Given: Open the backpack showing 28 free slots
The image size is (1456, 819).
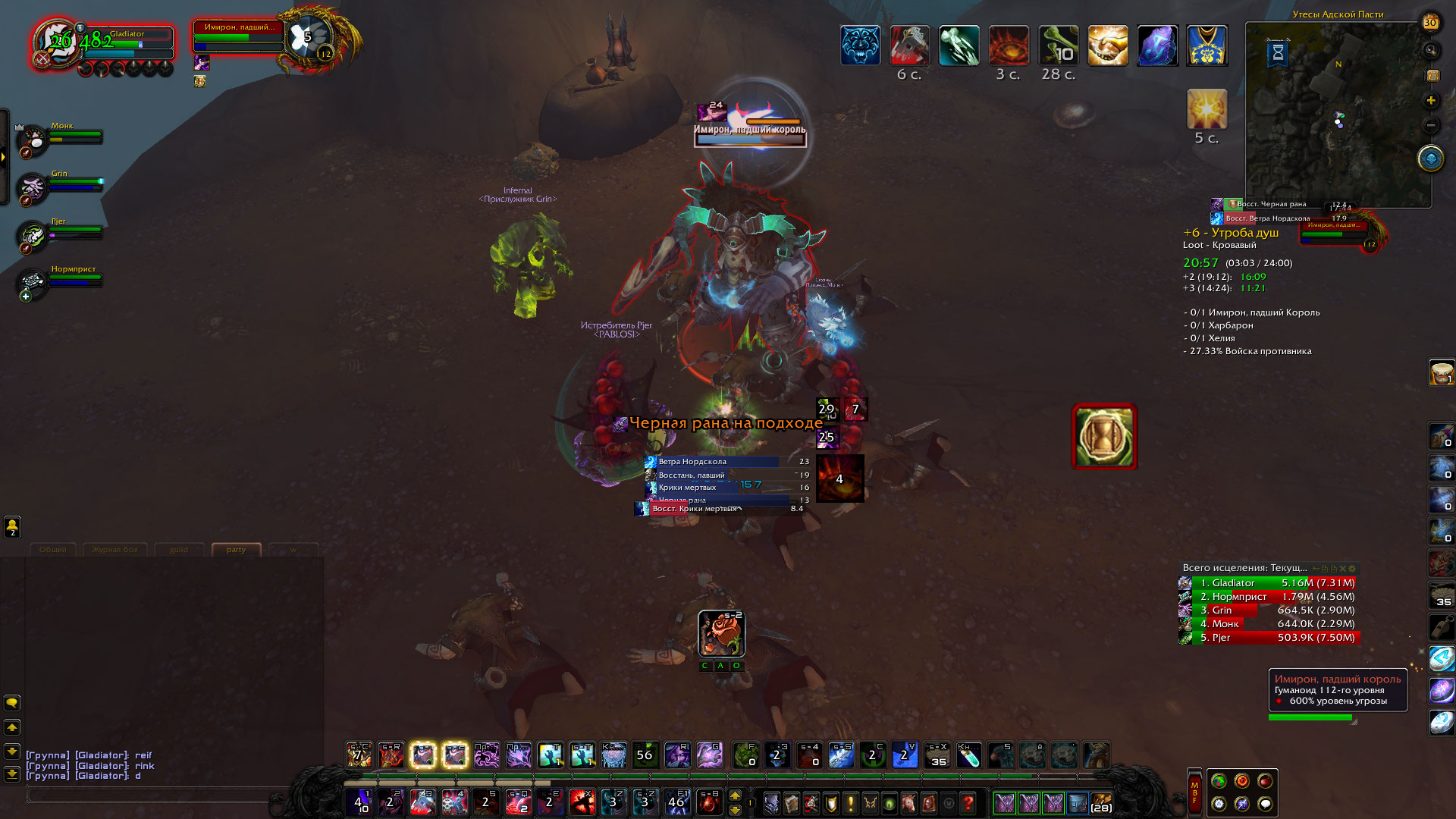Looking at the screenshot, I should (x=1101, y=802).
